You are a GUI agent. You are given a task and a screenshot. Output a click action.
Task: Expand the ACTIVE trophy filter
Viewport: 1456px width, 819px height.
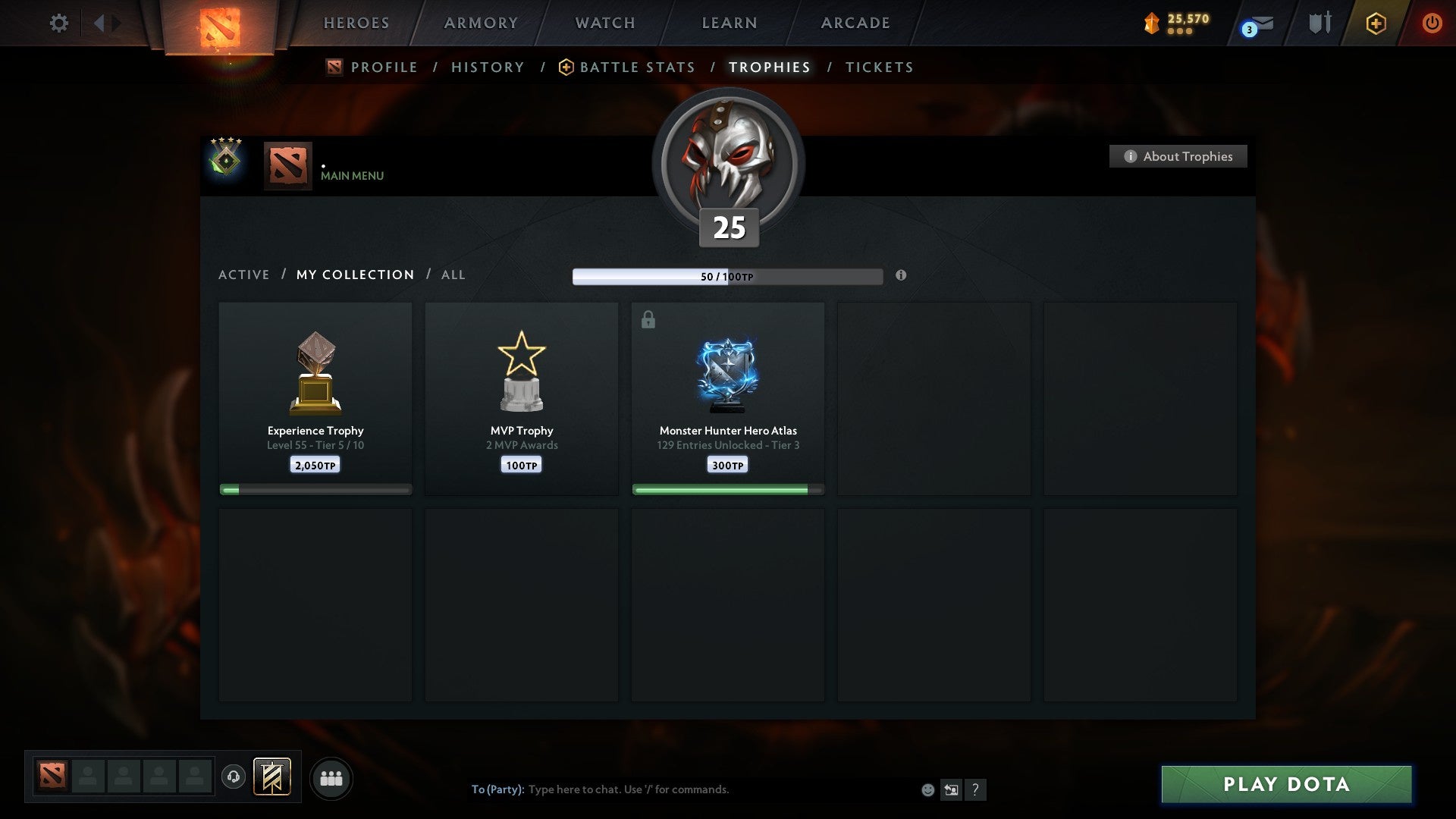coord(244,275)
